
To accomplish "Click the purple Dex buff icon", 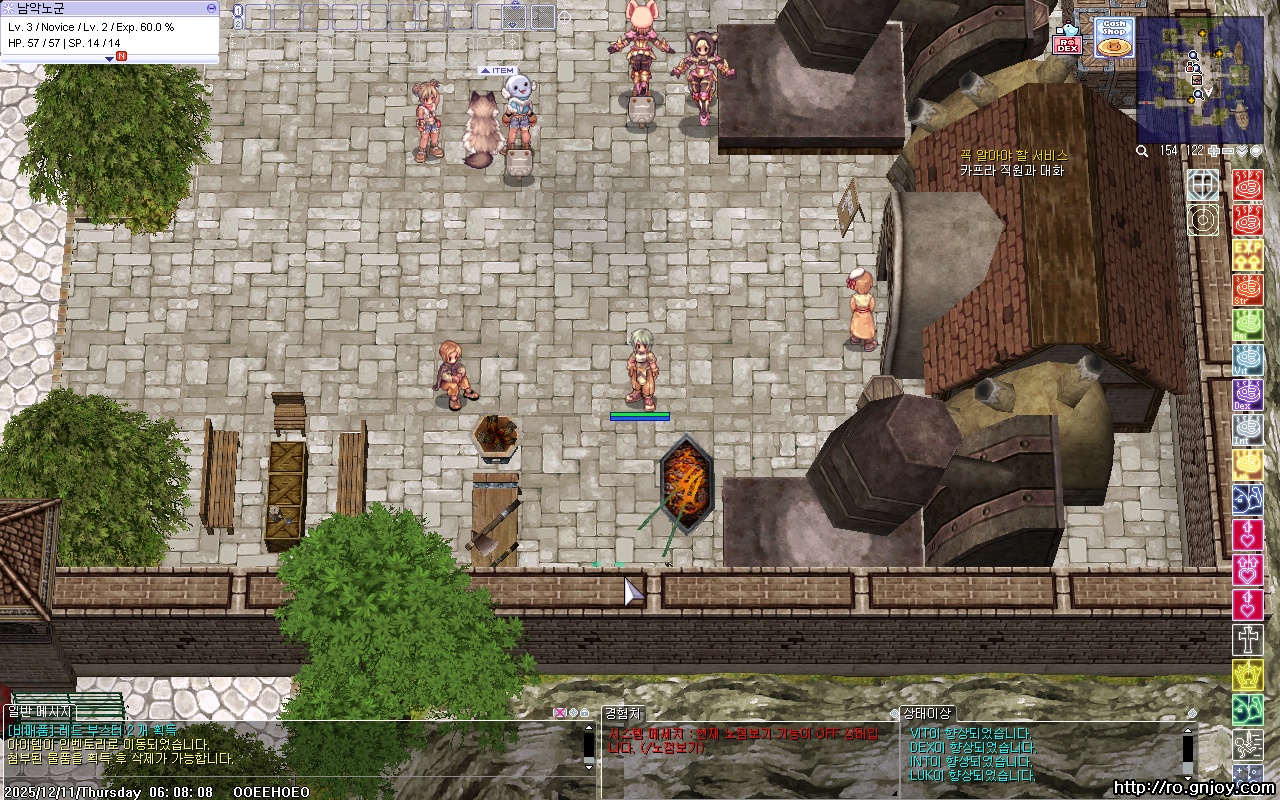I will [x=1247, y=394].
